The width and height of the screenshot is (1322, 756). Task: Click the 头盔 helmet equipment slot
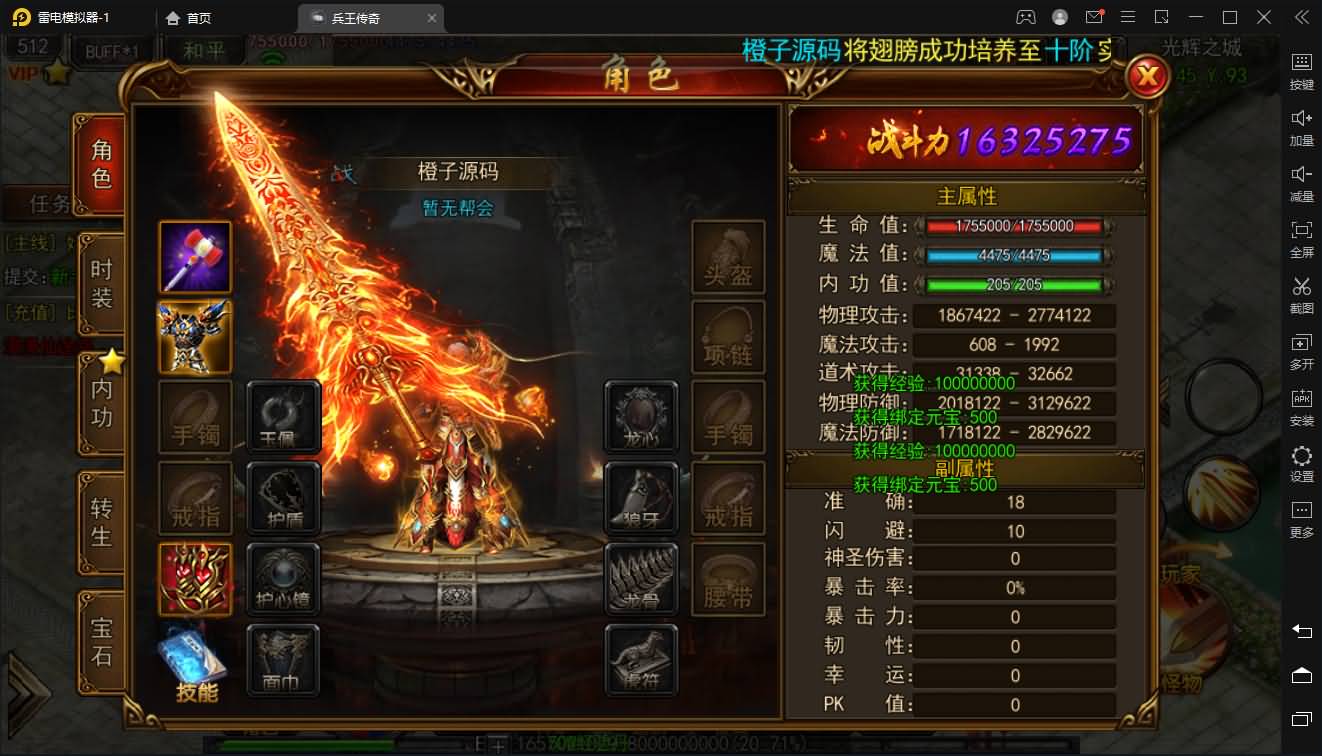(729, 257)
